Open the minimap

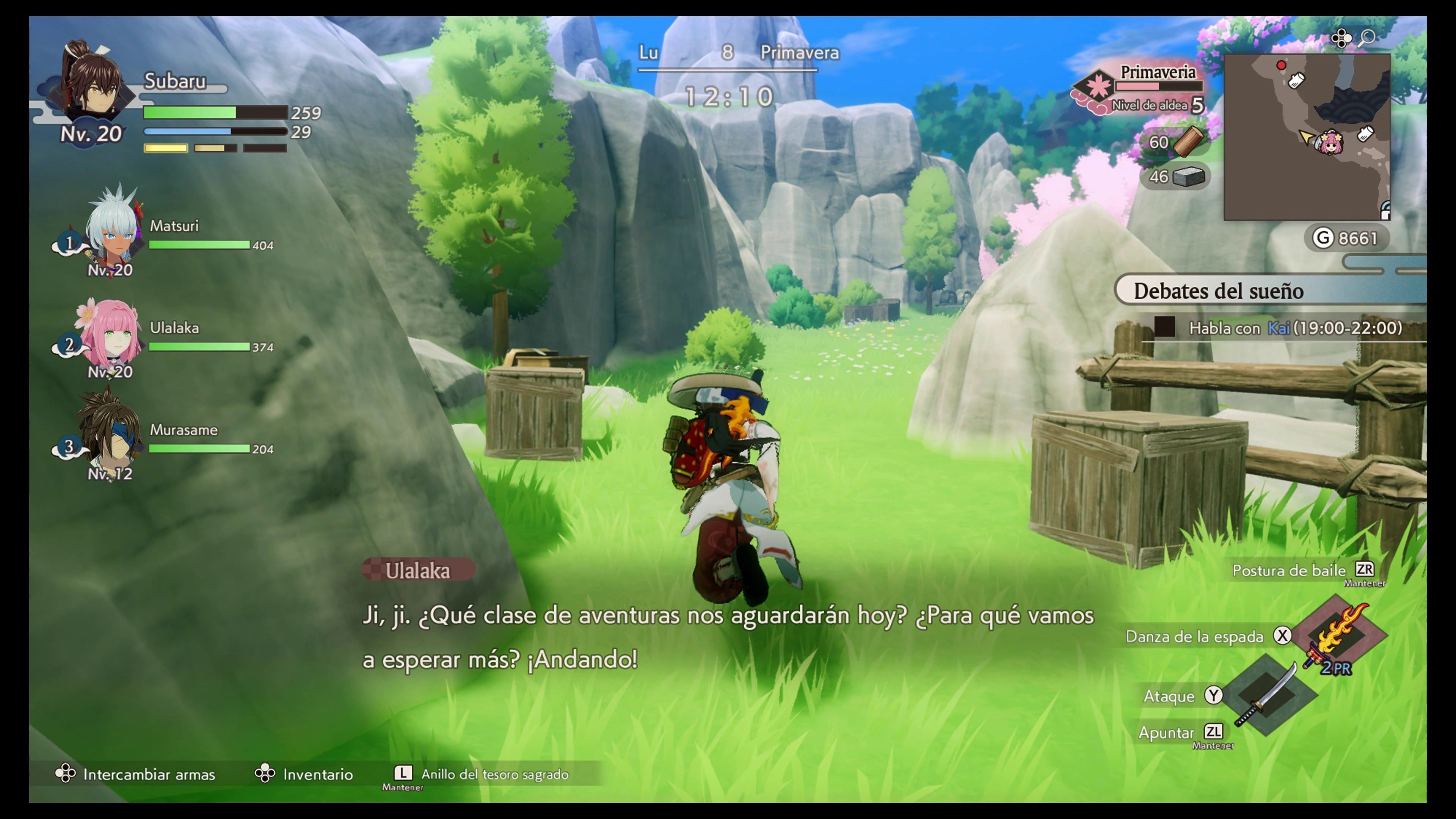point(1306,137)
